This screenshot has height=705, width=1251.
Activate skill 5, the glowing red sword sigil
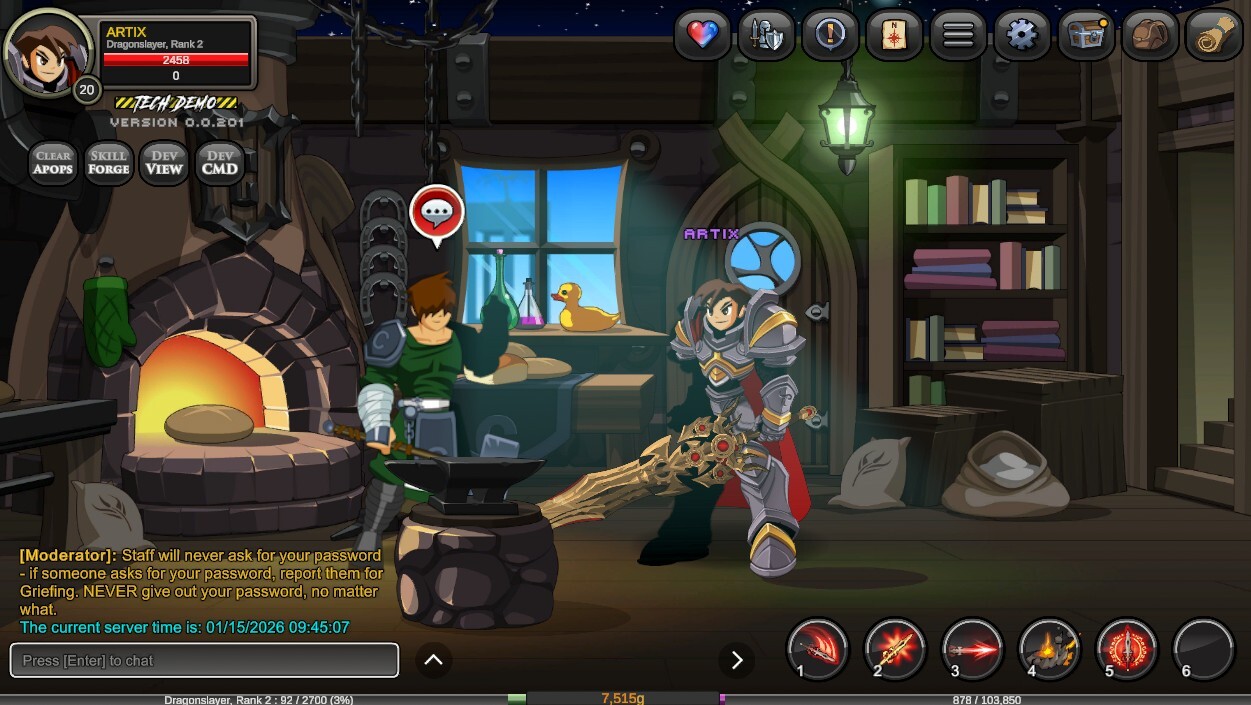(1127, 649)
